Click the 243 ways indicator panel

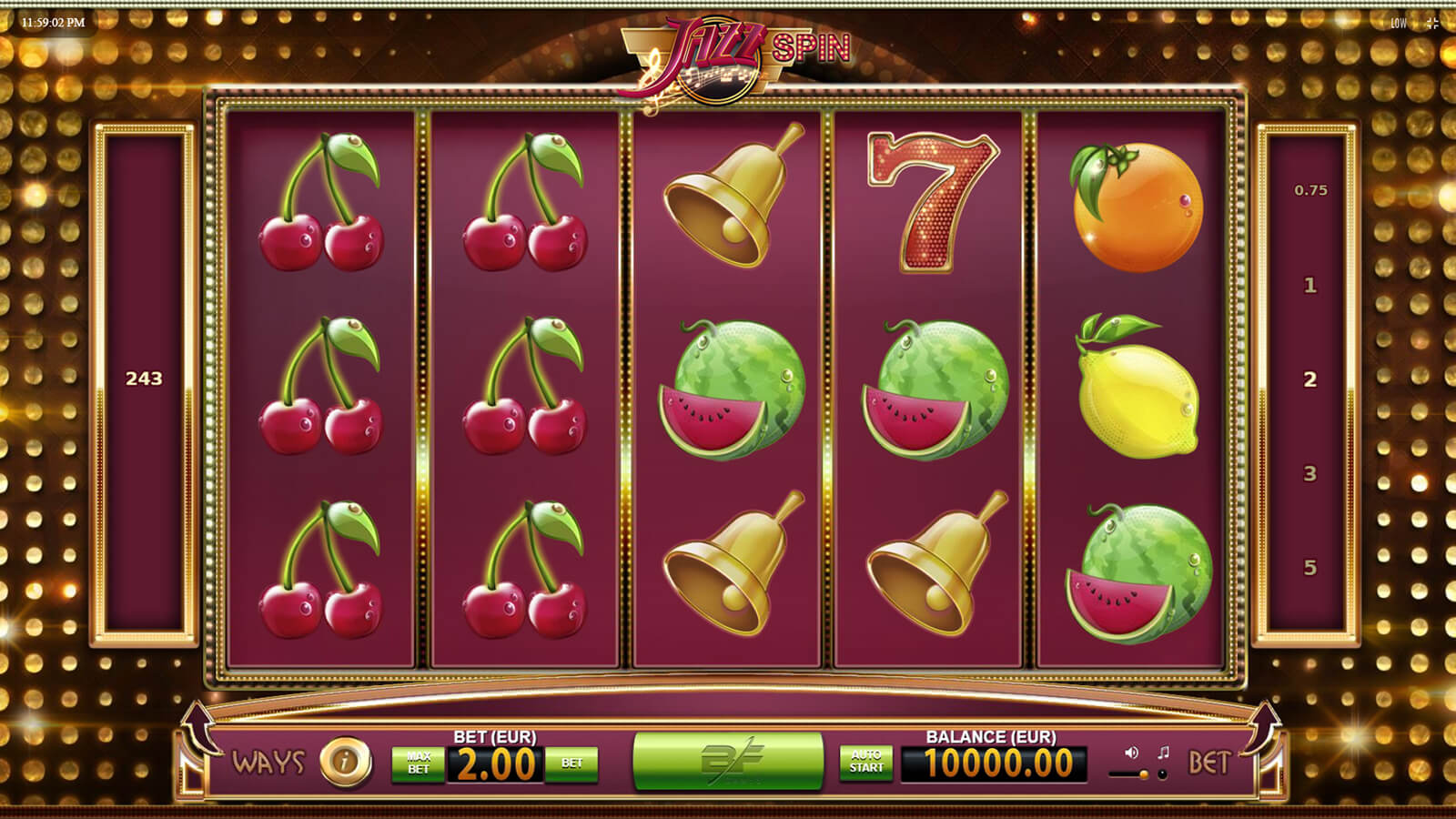click(x=144, y=379)
